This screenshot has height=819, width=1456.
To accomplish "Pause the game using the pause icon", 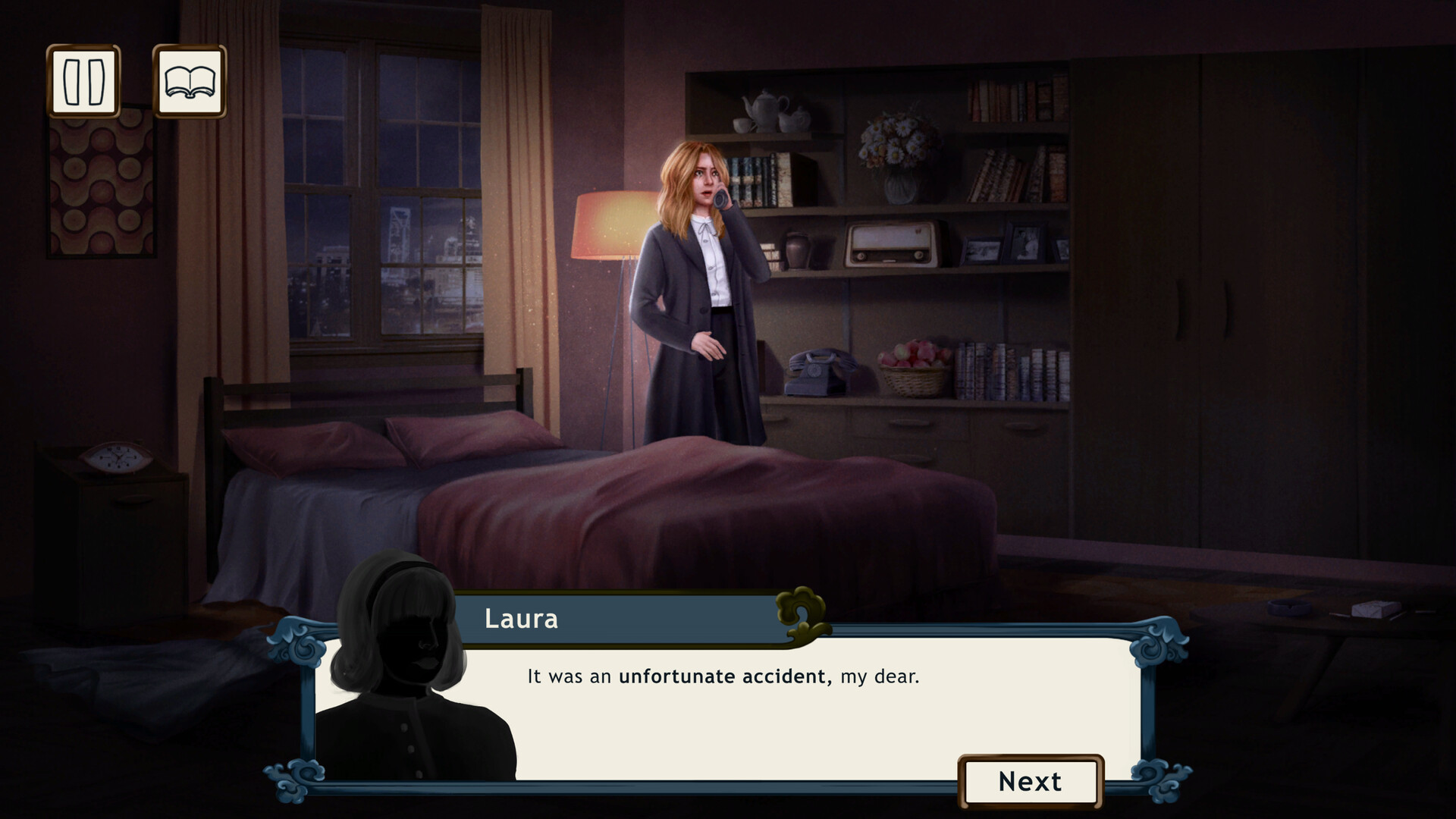I will (83, 81).
